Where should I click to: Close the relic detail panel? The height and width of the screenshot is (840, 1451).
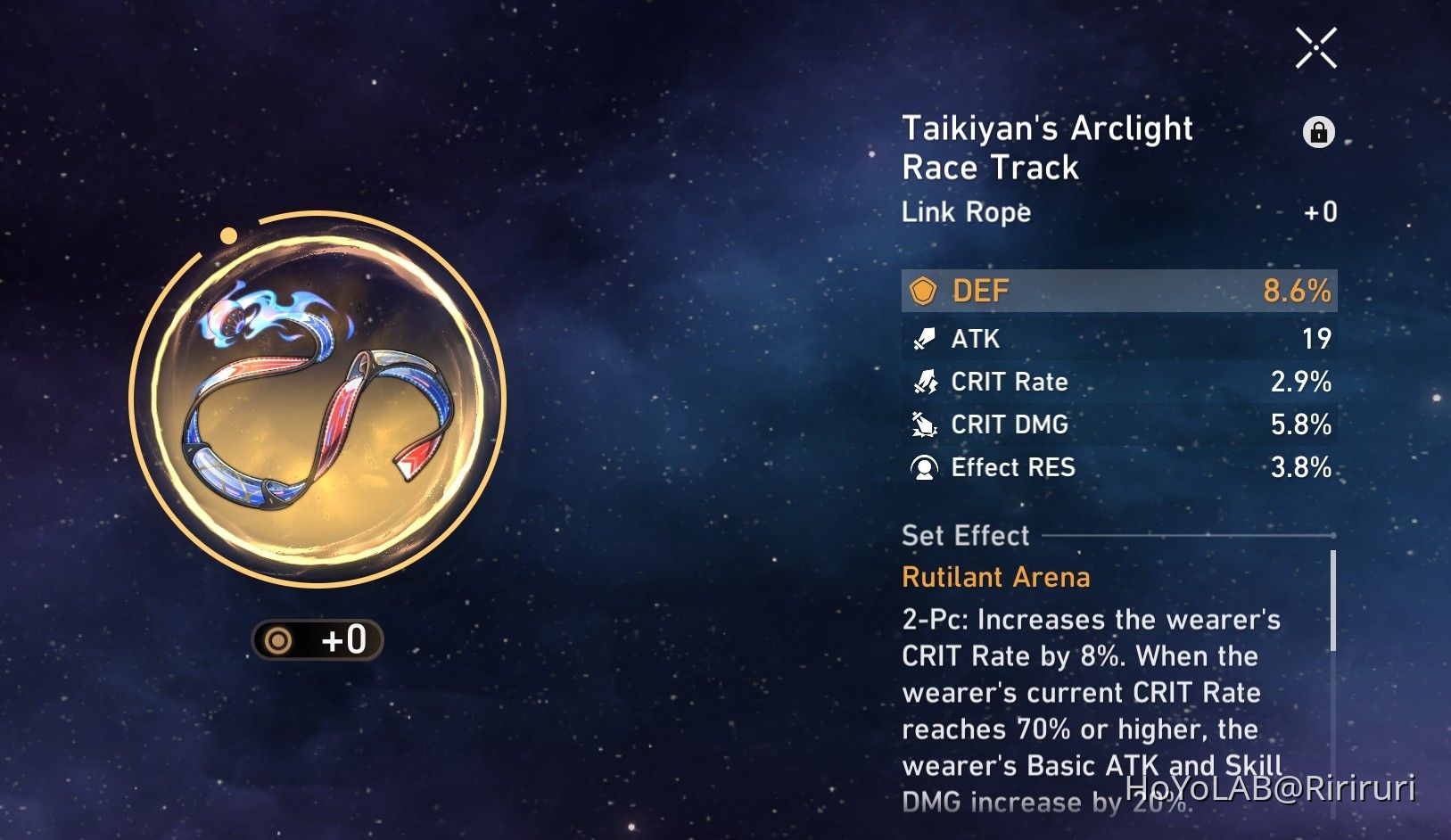1315,49
